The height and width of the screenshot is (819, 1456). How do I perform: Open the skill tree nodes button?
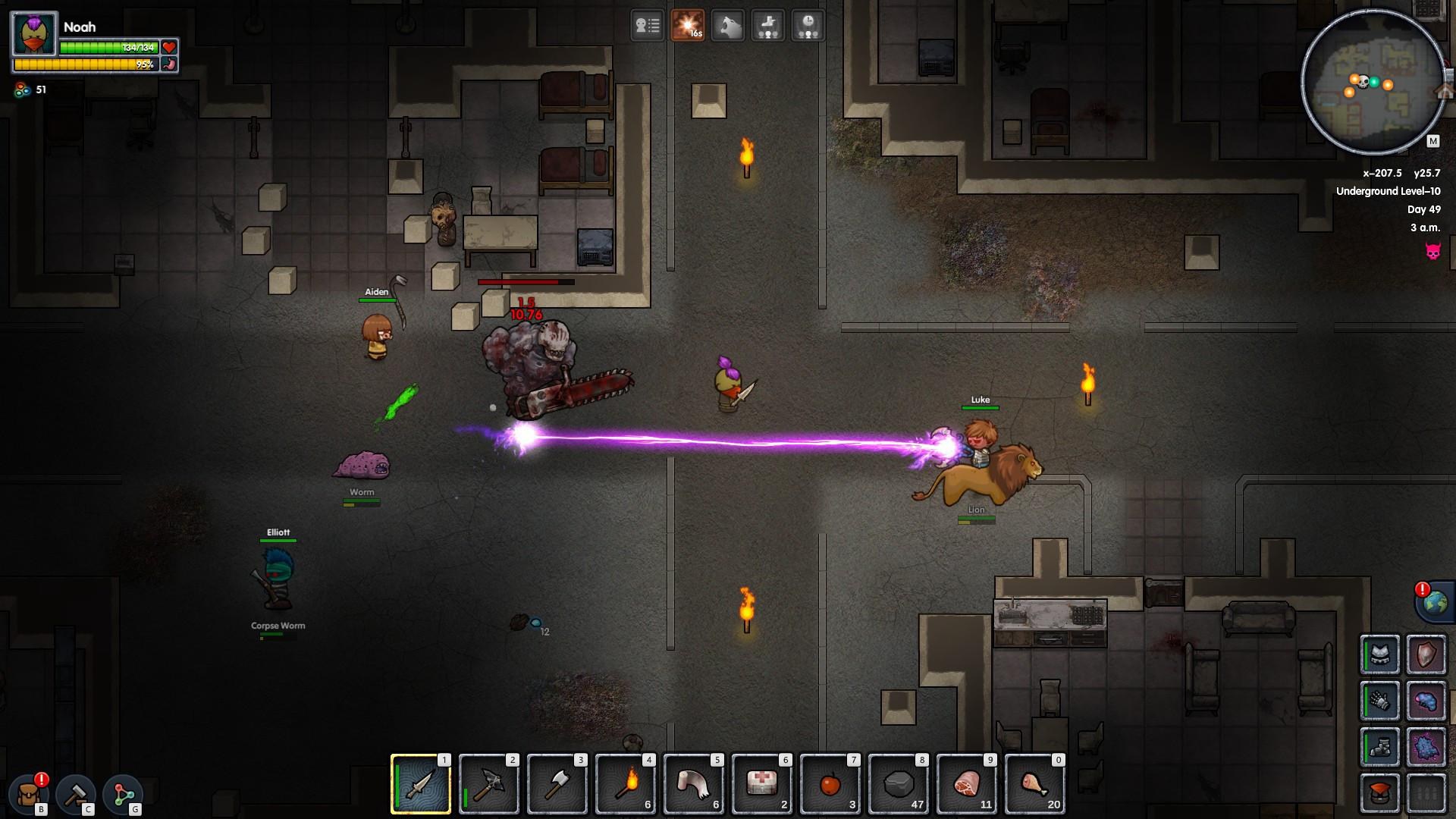tap(123, 794)
